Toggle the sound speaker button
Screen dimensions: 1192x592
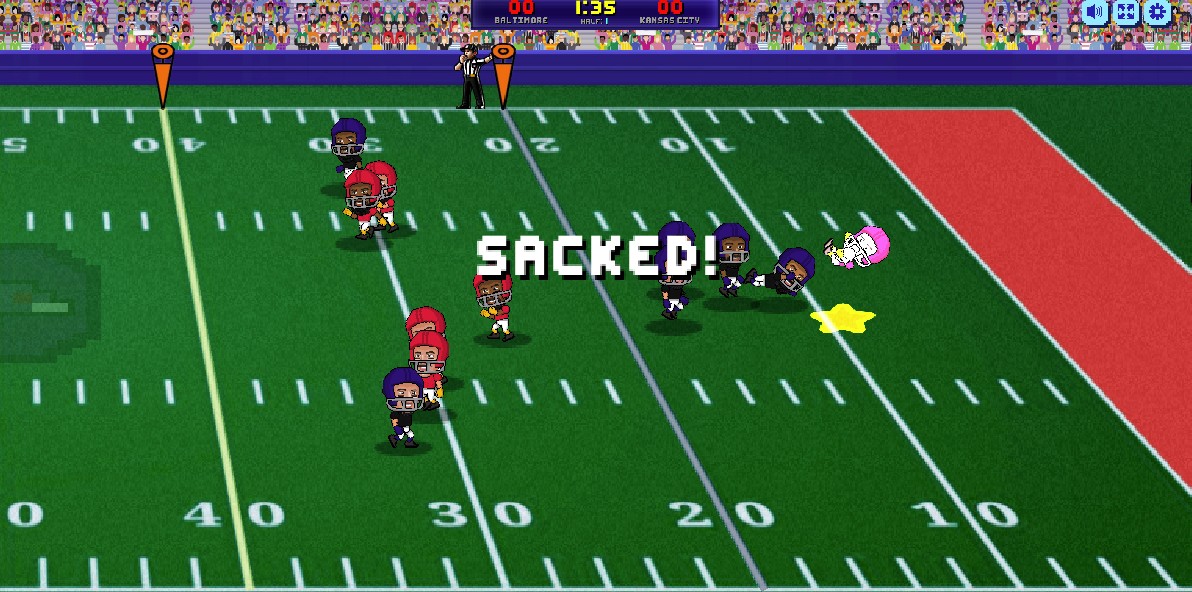tap(1096, 12)
